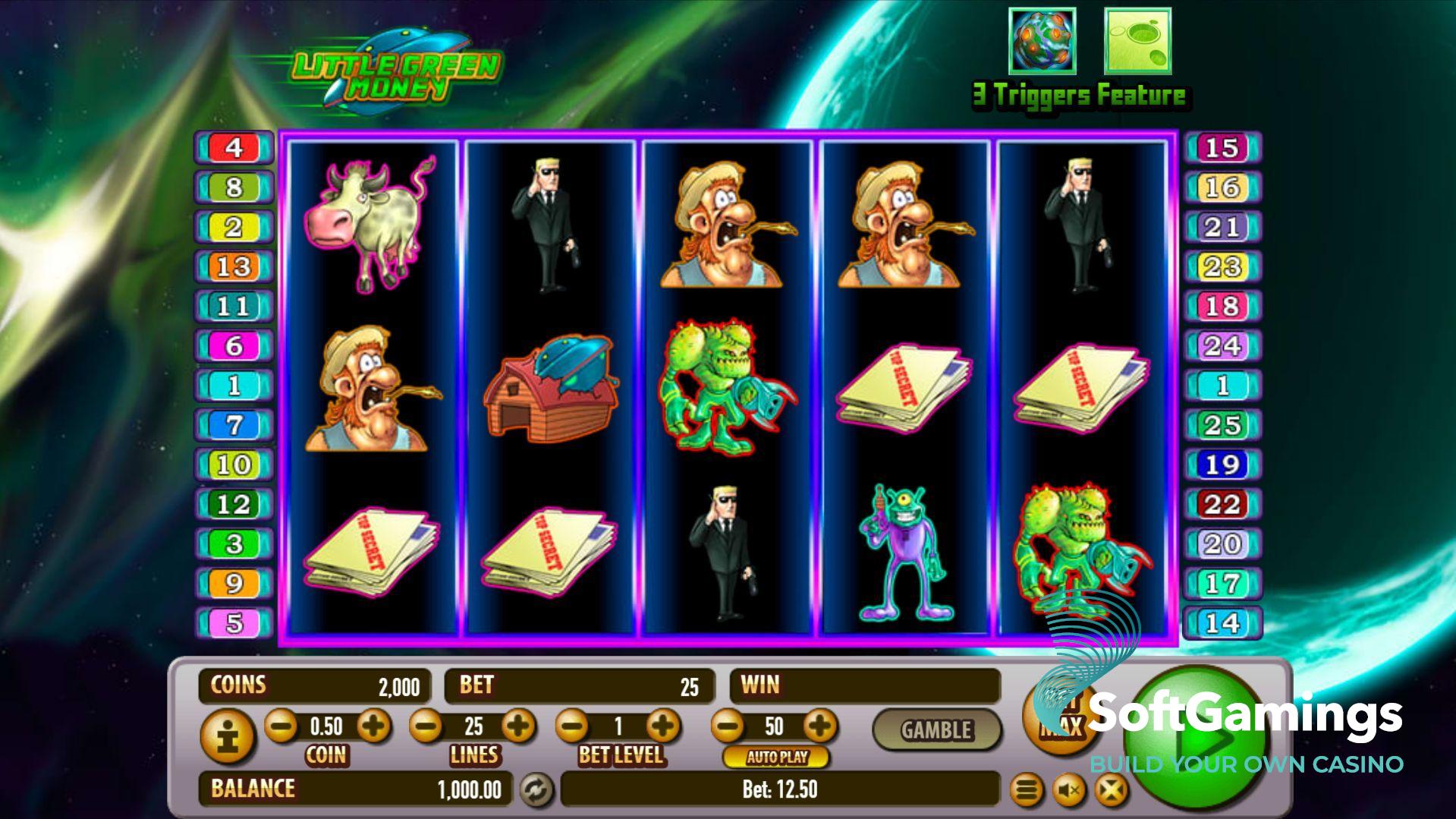Reduce the number of lines
The height and width of the screenshot is (819, 1456).
point(426,727)
